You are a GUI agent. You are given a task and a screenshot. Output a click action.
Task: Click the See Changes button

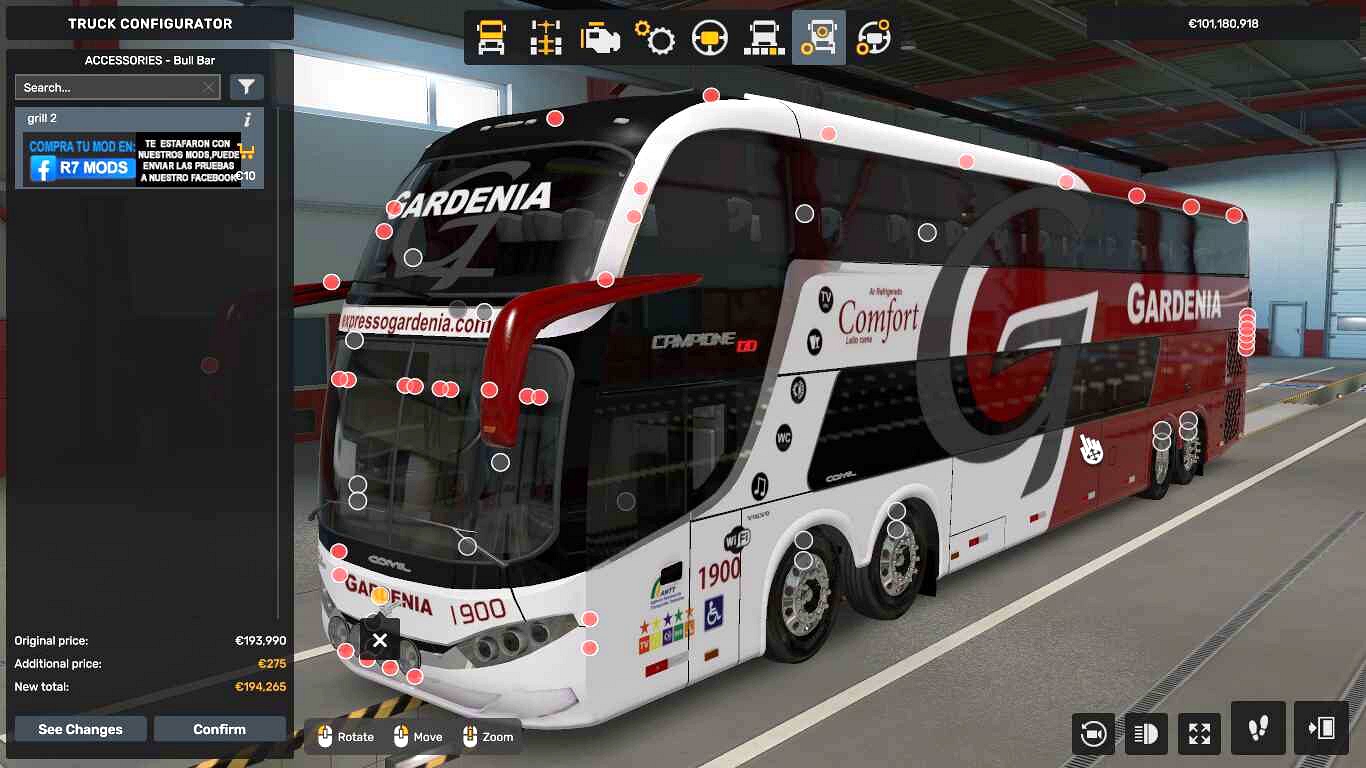[80, 729]
